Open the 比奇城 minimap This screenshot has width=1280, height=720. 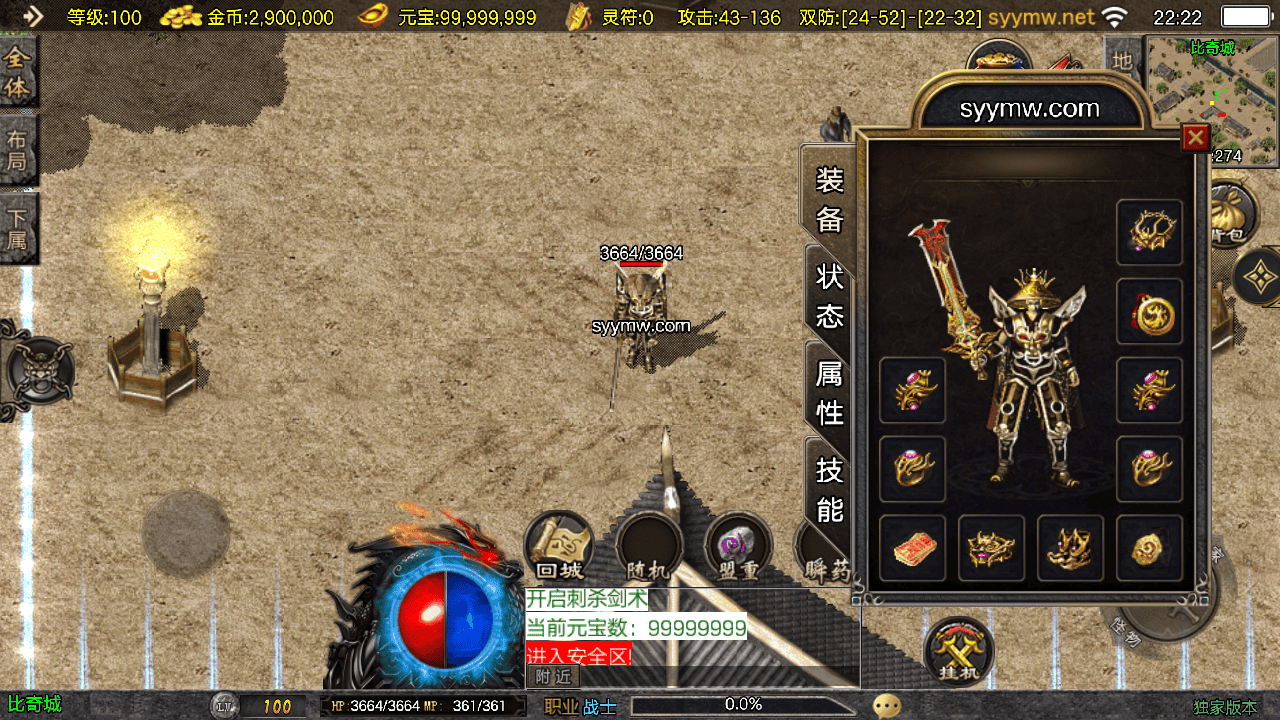click(x=1212, y=100)
